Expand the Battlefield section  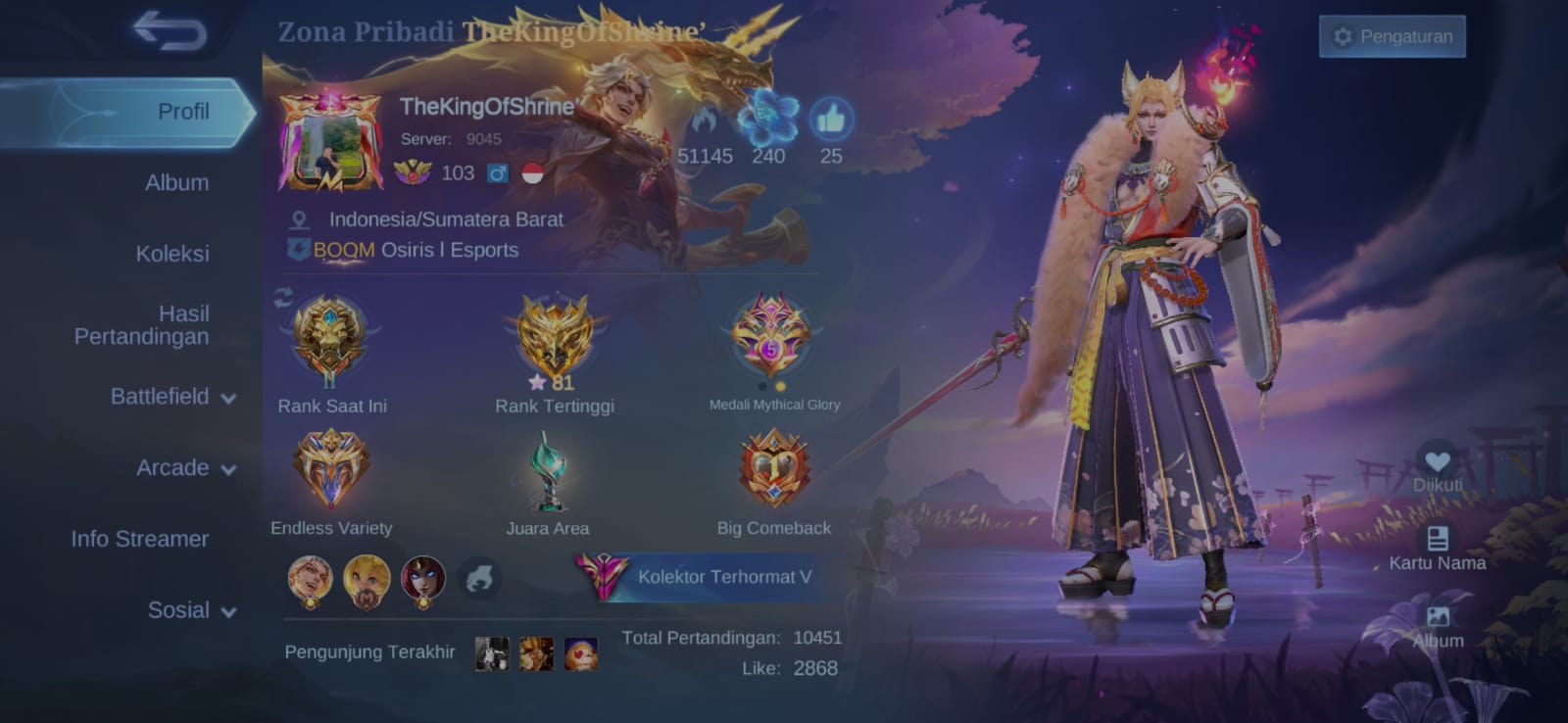point(172,397)
